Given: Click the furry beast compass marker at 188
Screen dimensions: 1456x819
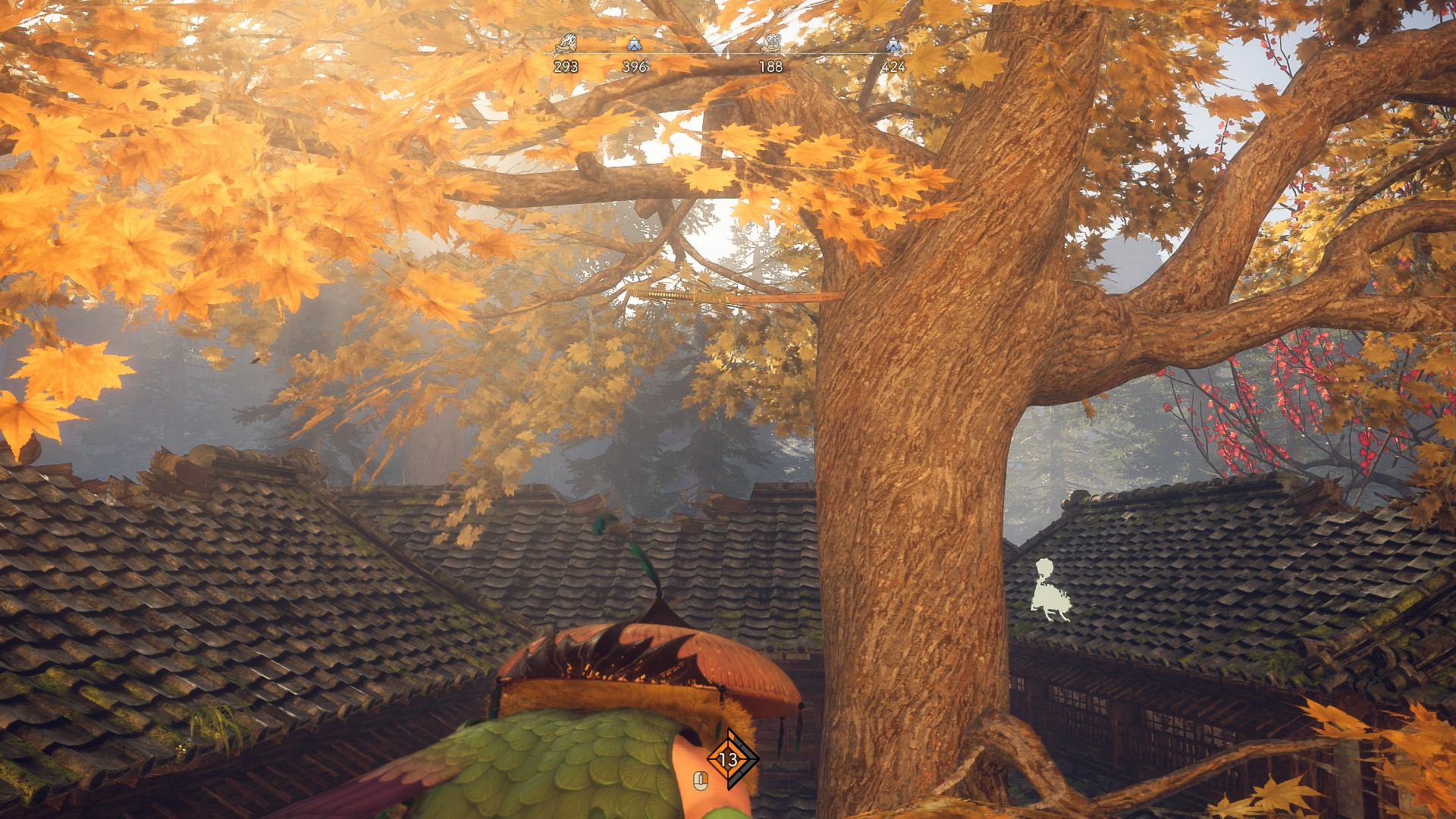Looking at the screenshot, I should [770, 45].
